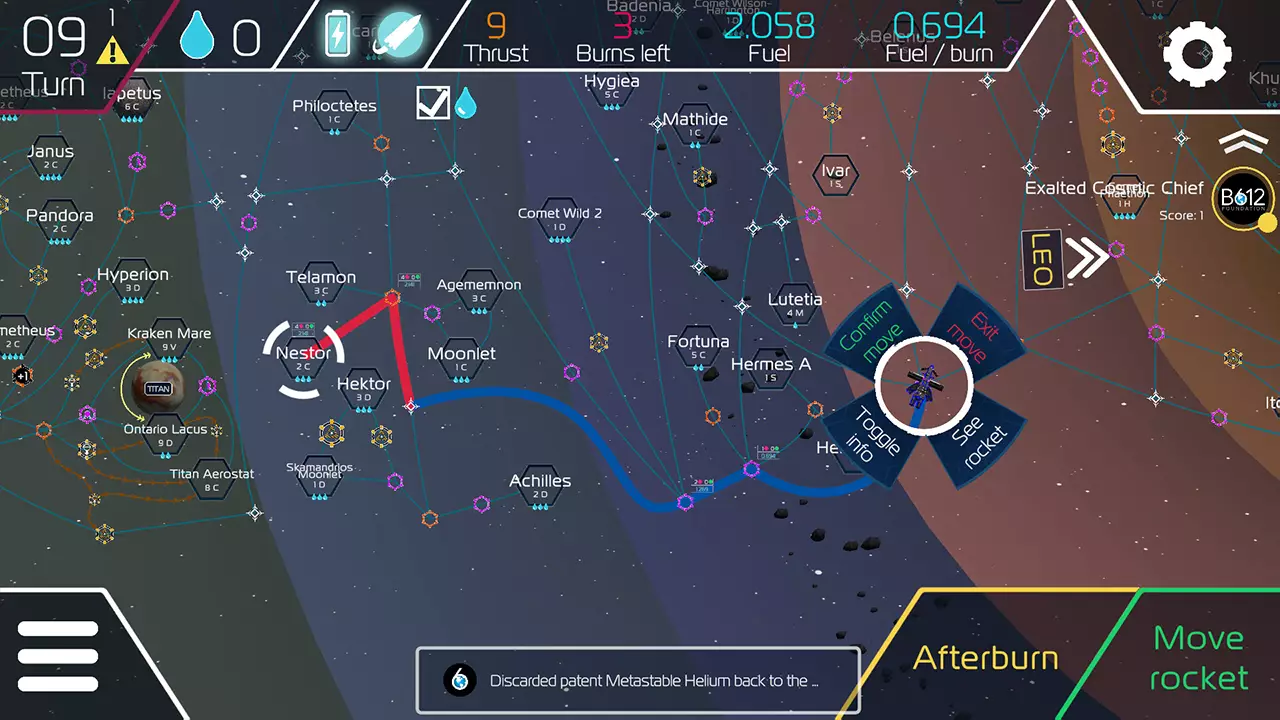Image resolution: width=1280 pixels, height=720 pixels.
Task: Click the B612 Foundation badge
Action: pos(1243,199)
